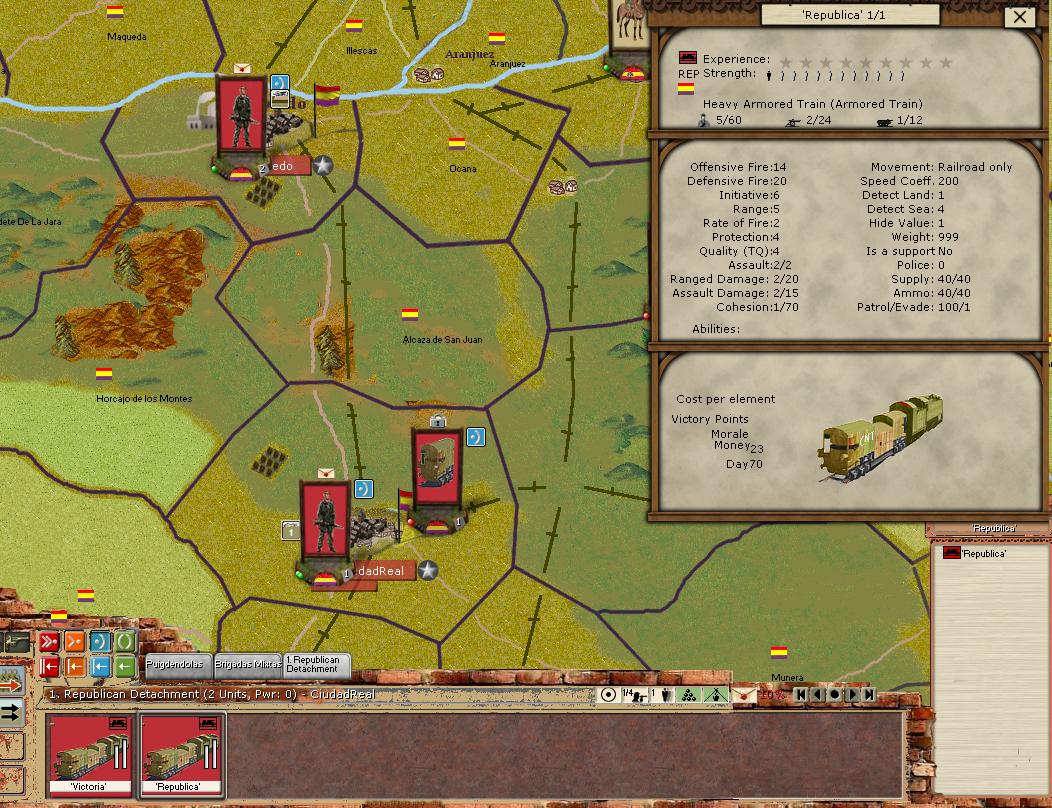Select the Ciudad Real infantry unit stack
Viewport: 1052px width, 808px height.
[324, 518]
